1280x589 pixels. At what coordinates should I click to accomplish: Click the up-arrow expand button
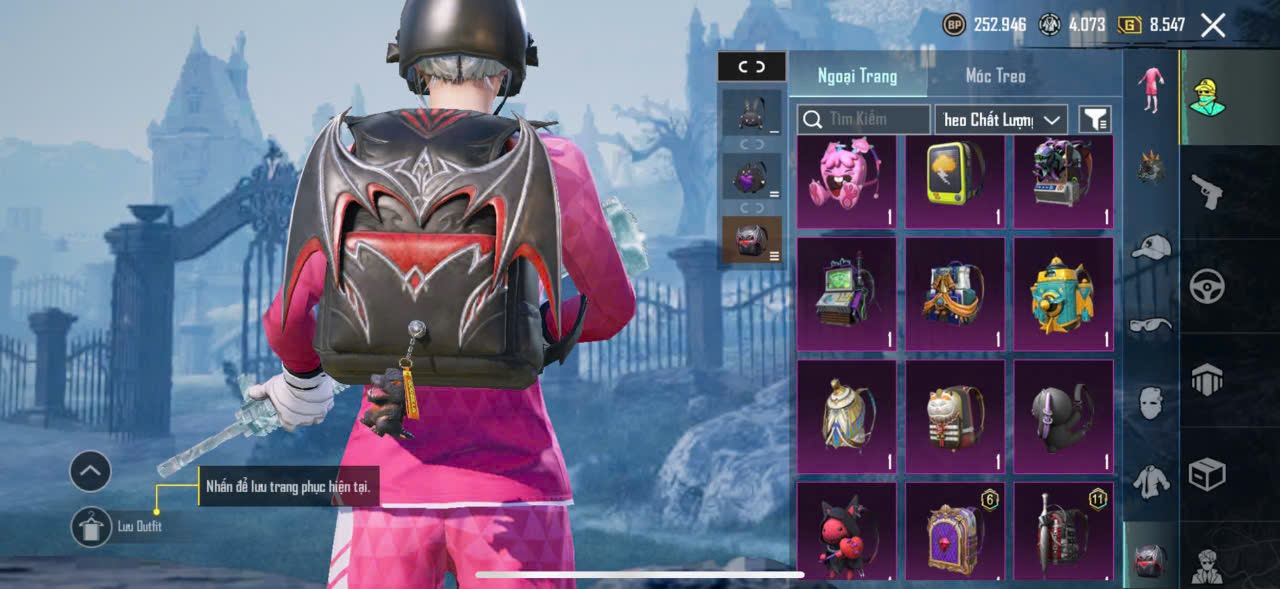click(90, 471)
